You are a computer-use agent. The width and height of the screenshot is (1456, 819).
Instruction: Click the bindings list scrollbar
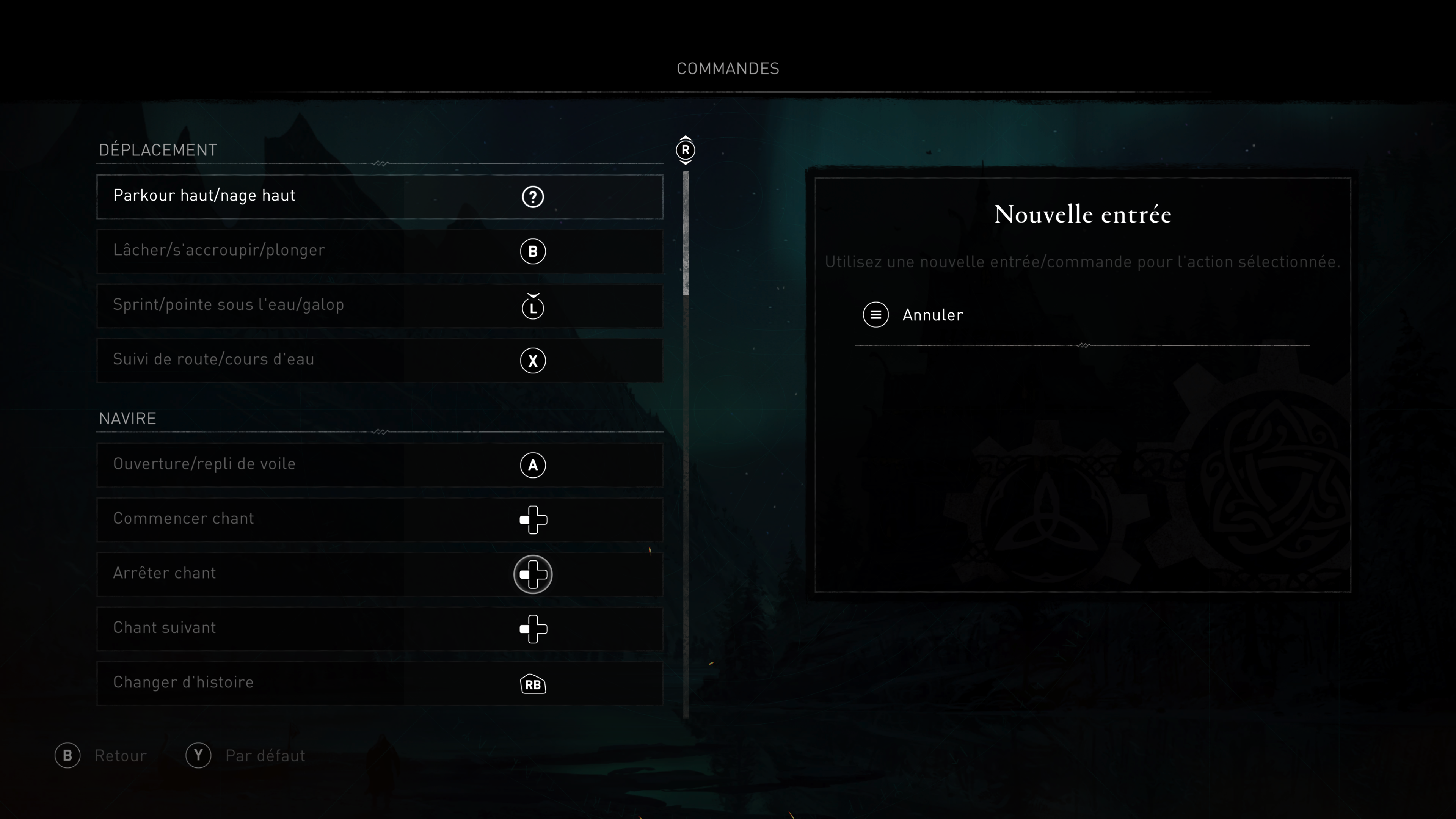(x=686, y=234)
